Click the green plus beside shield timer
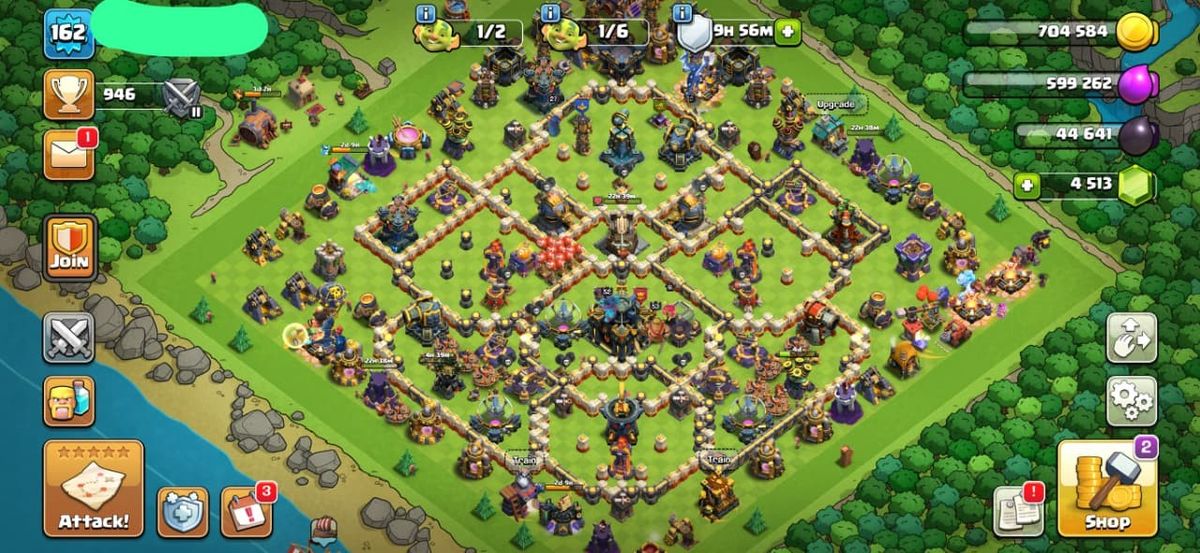 pos(788,32)
